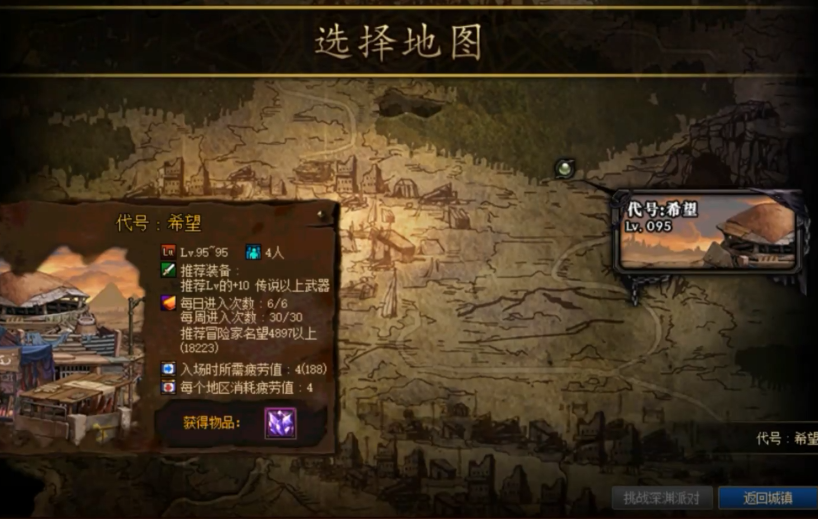Choose the 挑战深渊派对 abyss party button
This screenshot has width=818, height=519.
point(662,498)
